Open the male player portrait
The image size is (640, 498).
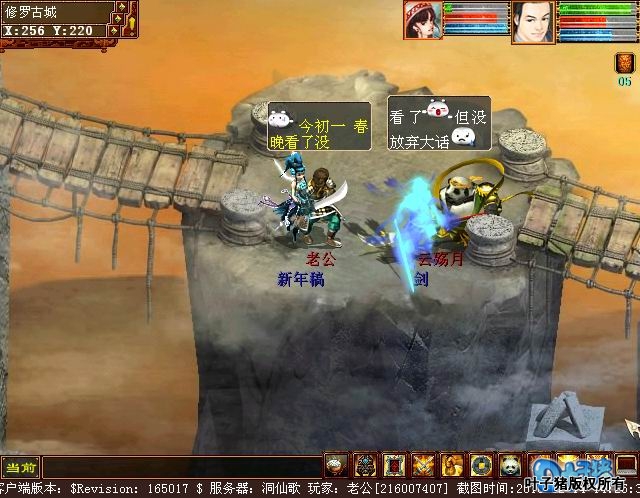(533, 20)
